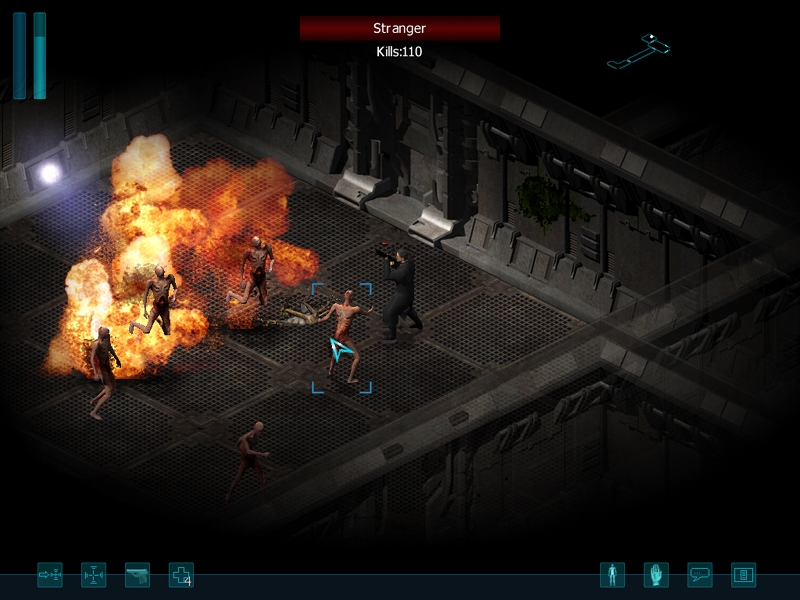The width and height of the screenshot is (800, 600).
Task: Open the speech bubble dialogue log
Action: [x=700, y=575]
